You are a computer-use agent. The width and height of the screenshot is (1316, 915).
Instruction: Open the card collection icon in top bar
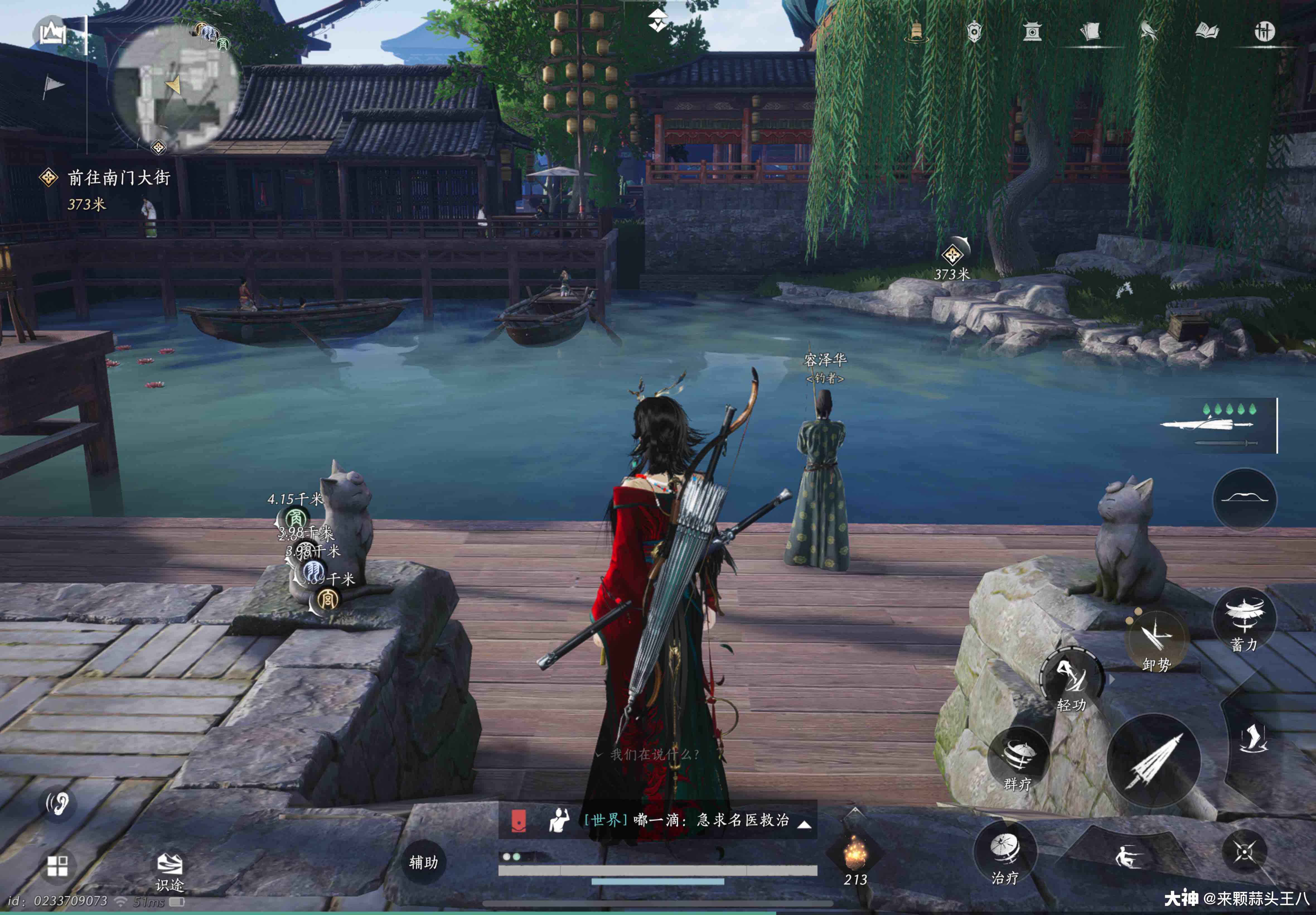coord(1091,32)
